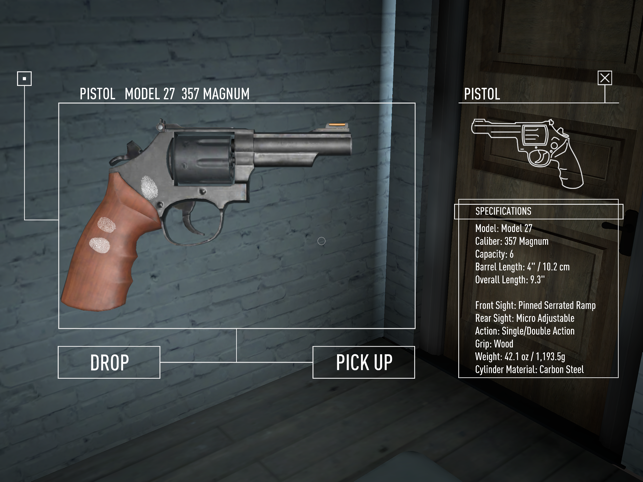
Task: Click the small square marker icon
Action: click(25, 78)
